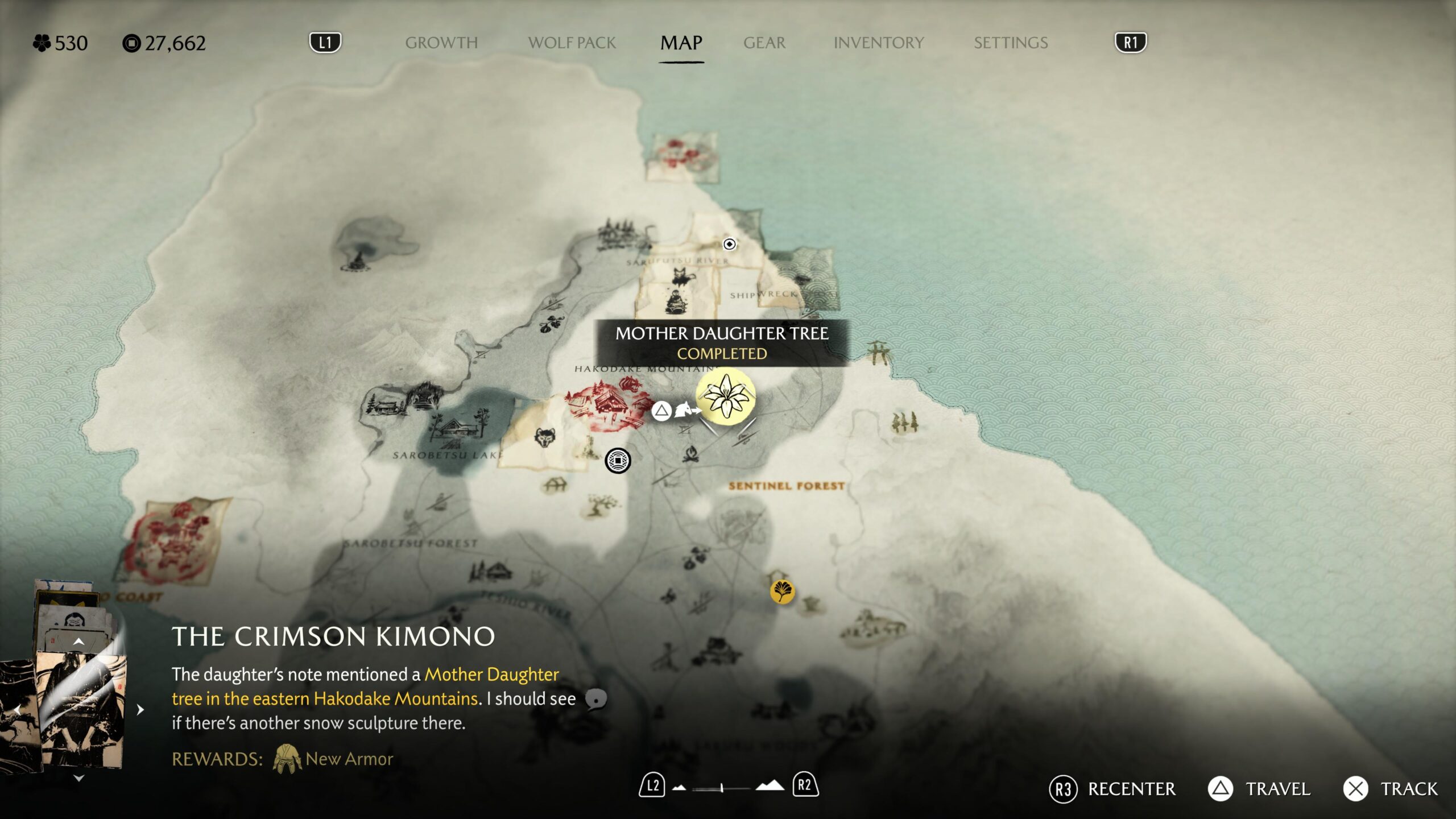Screen dimensions: 1456x819
Task: Show the next quest card with right arrow
Action: (140, 710)
